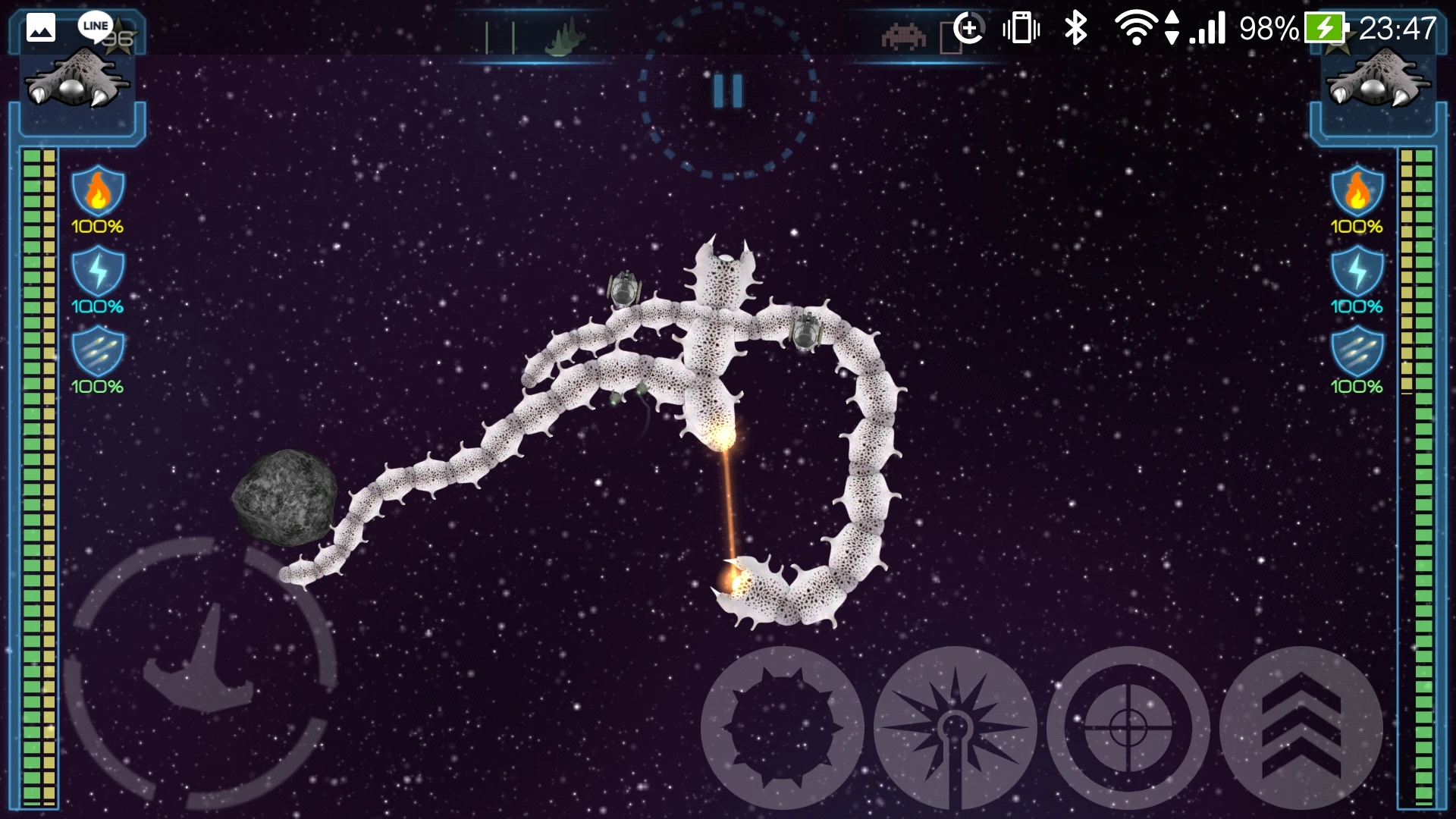Trigger the triple-chevron boost button
The image size is (1456, 819).
click(1301, 728)
